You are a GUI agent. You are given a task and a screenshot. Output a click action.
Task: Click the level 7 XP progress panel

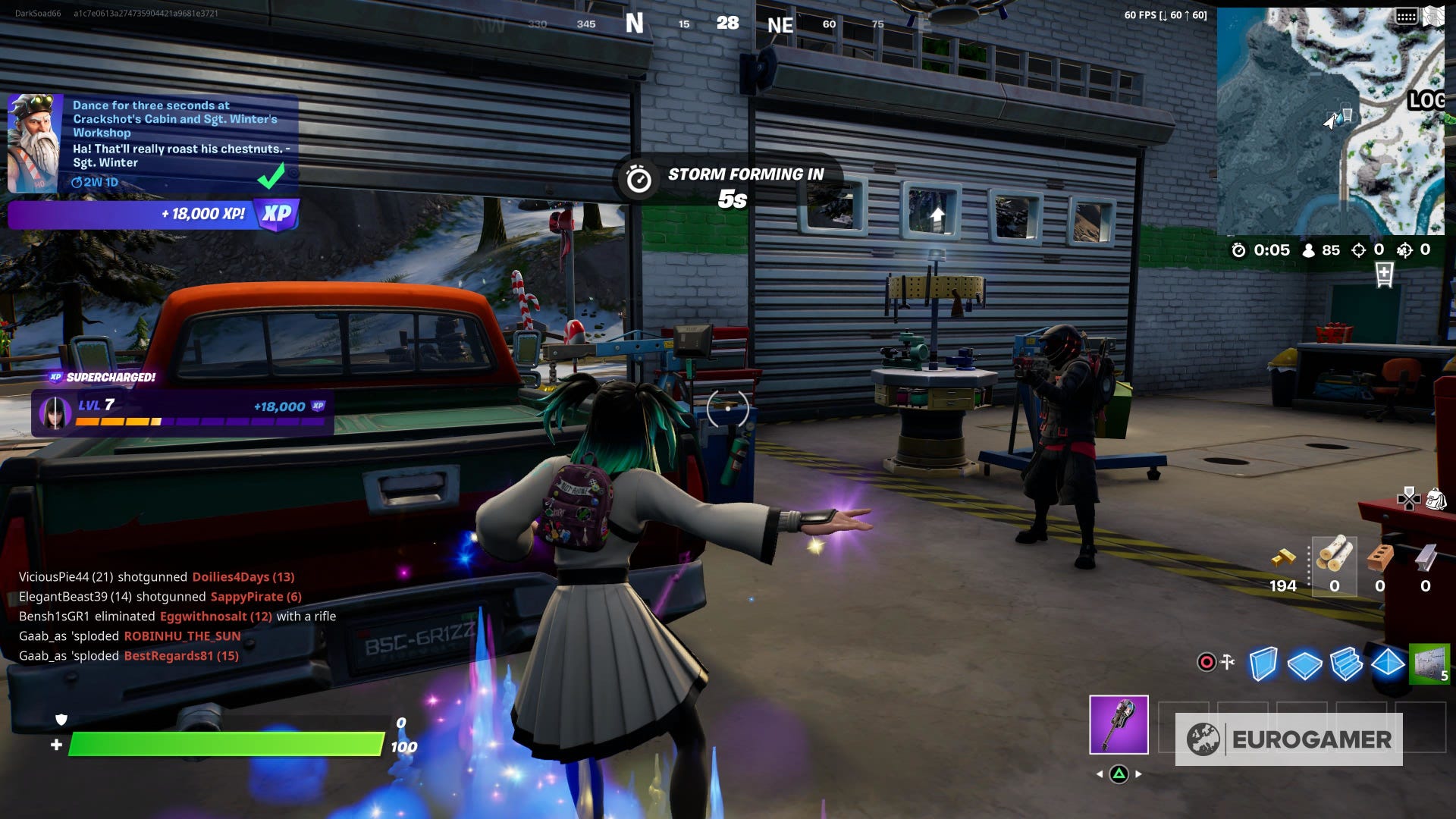tap(182, 413)
